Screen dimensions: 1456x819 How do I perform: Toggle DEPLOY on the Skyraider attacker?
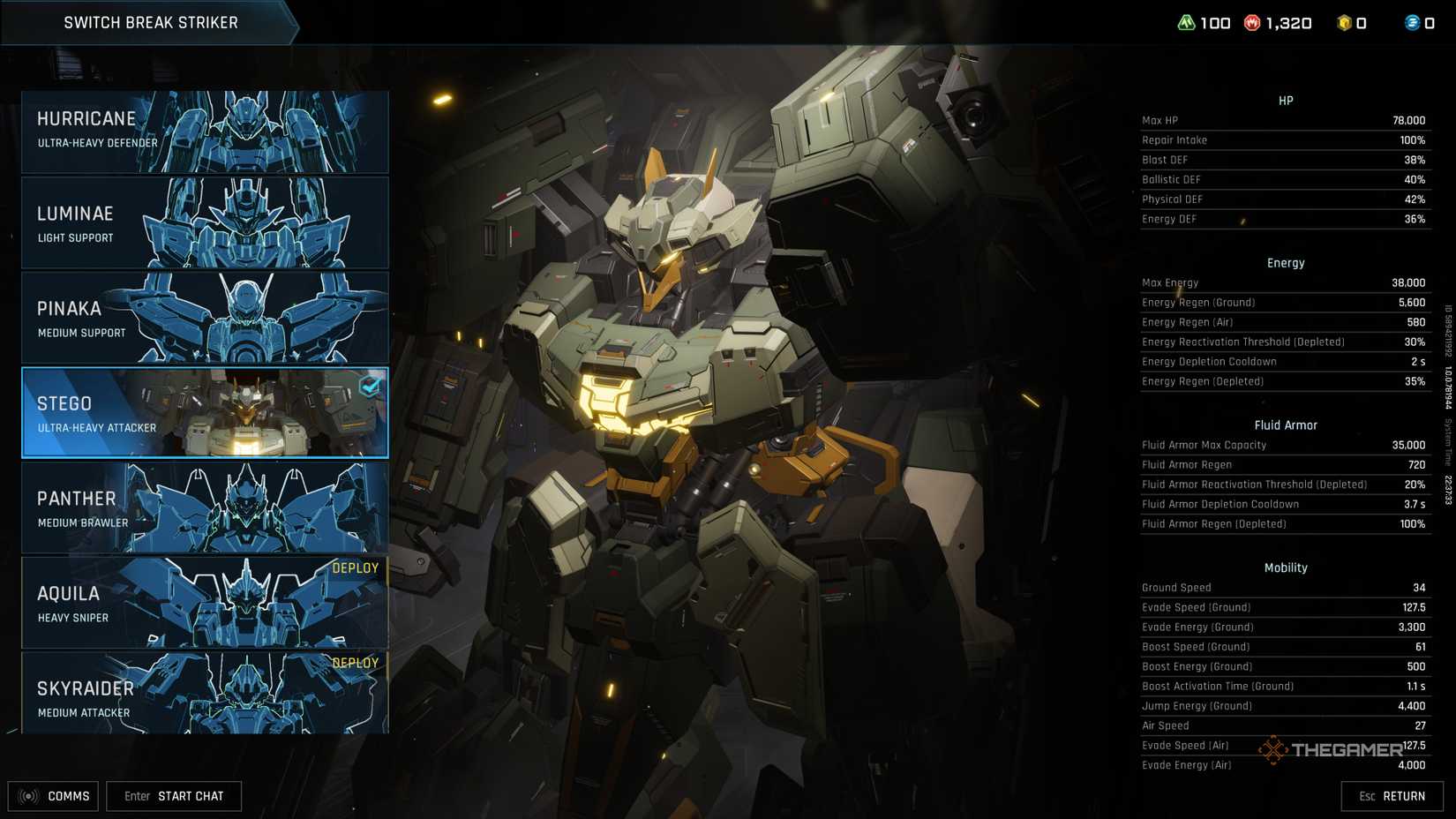tap(356, 662)
